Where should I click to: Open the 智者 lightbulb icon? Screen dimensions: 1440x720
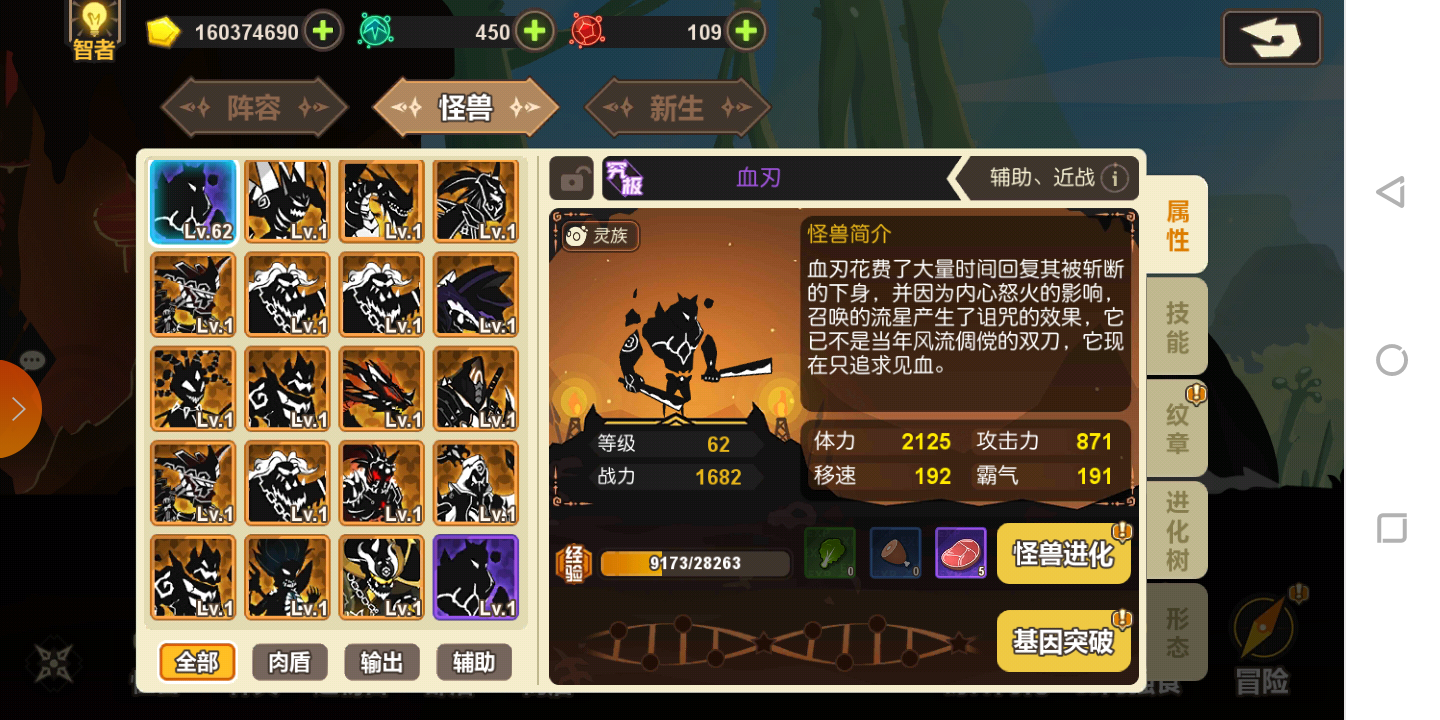coord(93,28)
